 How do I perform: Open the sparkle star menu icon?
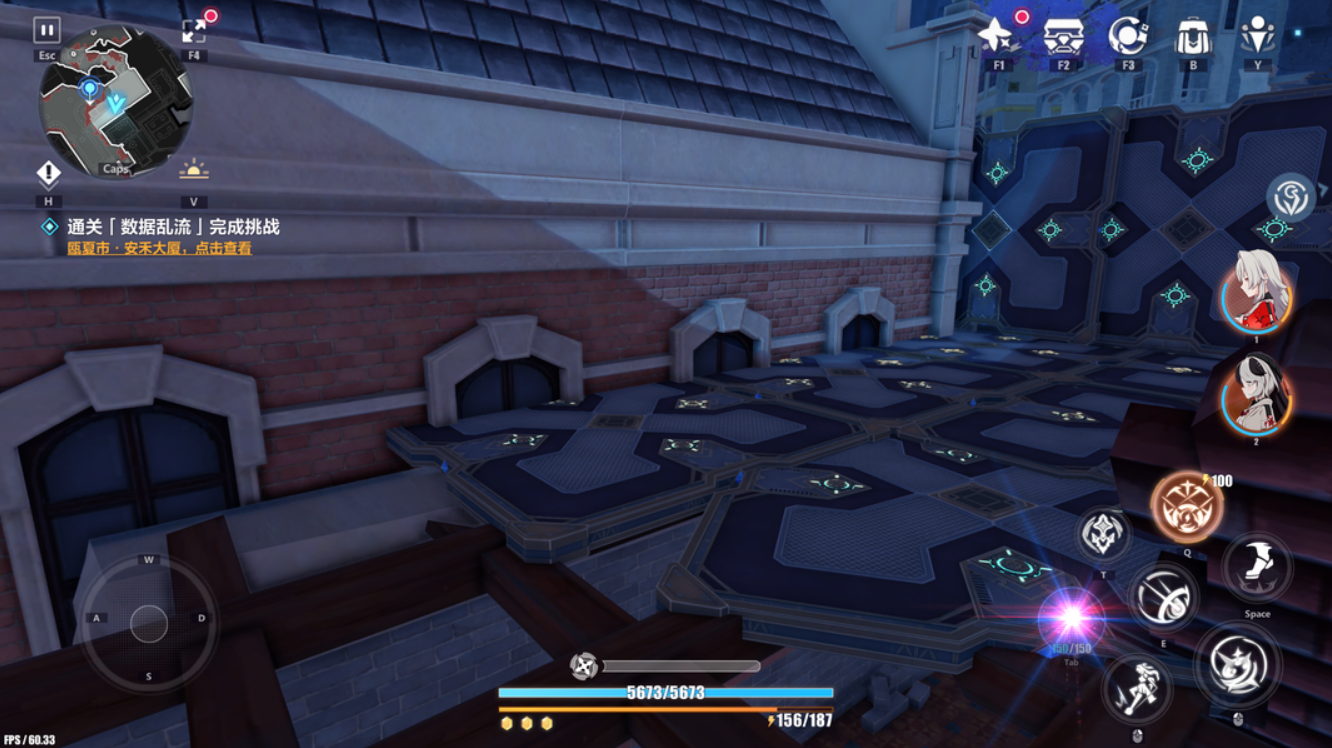996,36
